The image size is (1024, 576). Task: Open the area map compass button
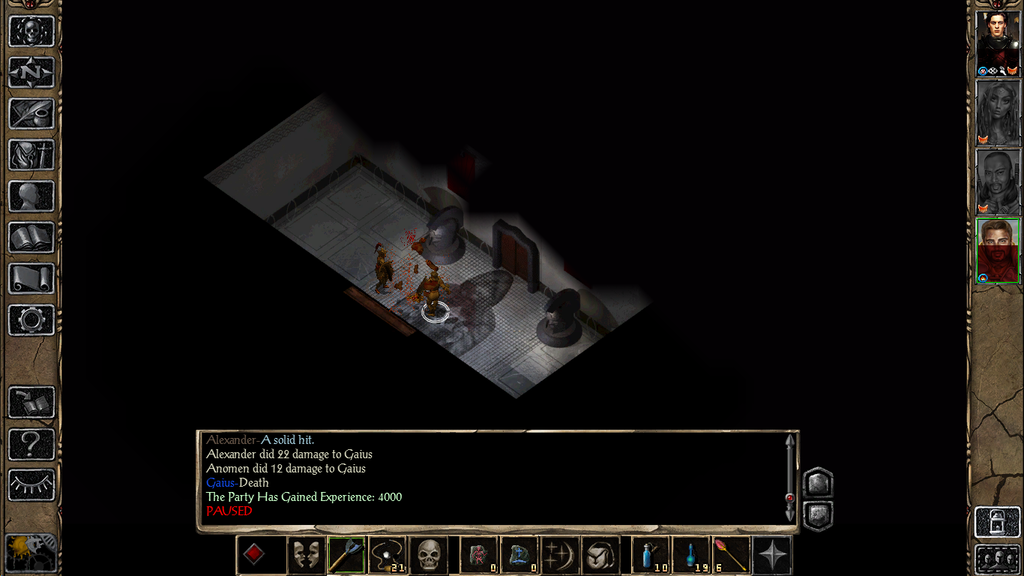tap(31, 72)
